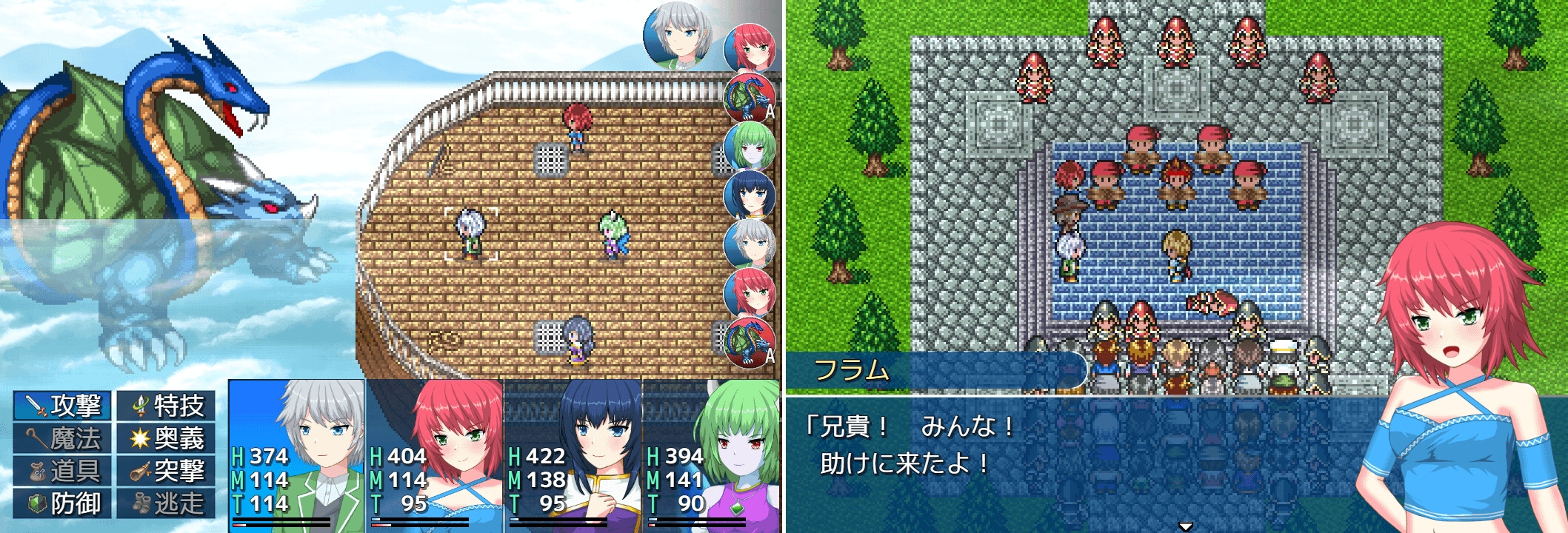The image size is (1568, 533).
Task: Select the 攻撃 attack command
Action: [x=63, y=406]
